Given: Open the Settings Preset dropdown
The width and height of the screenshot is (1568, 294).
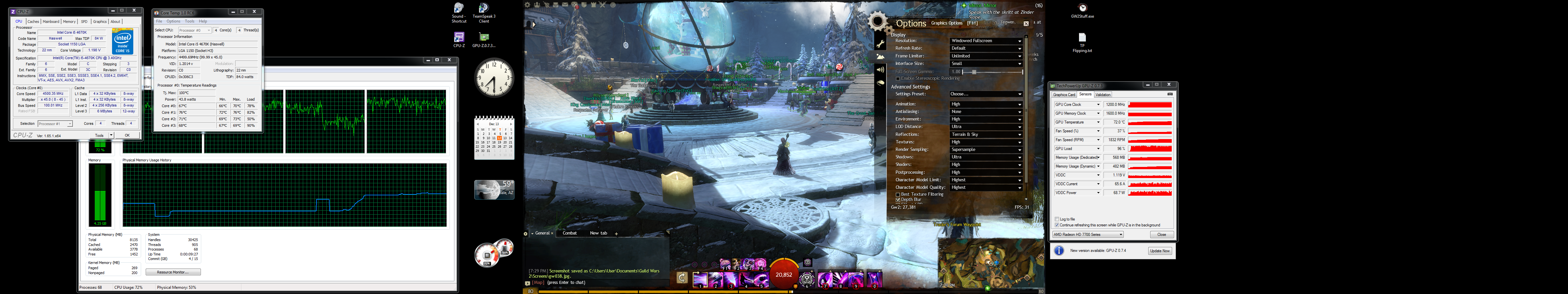Looking at the screenshot, I should 986,94.
